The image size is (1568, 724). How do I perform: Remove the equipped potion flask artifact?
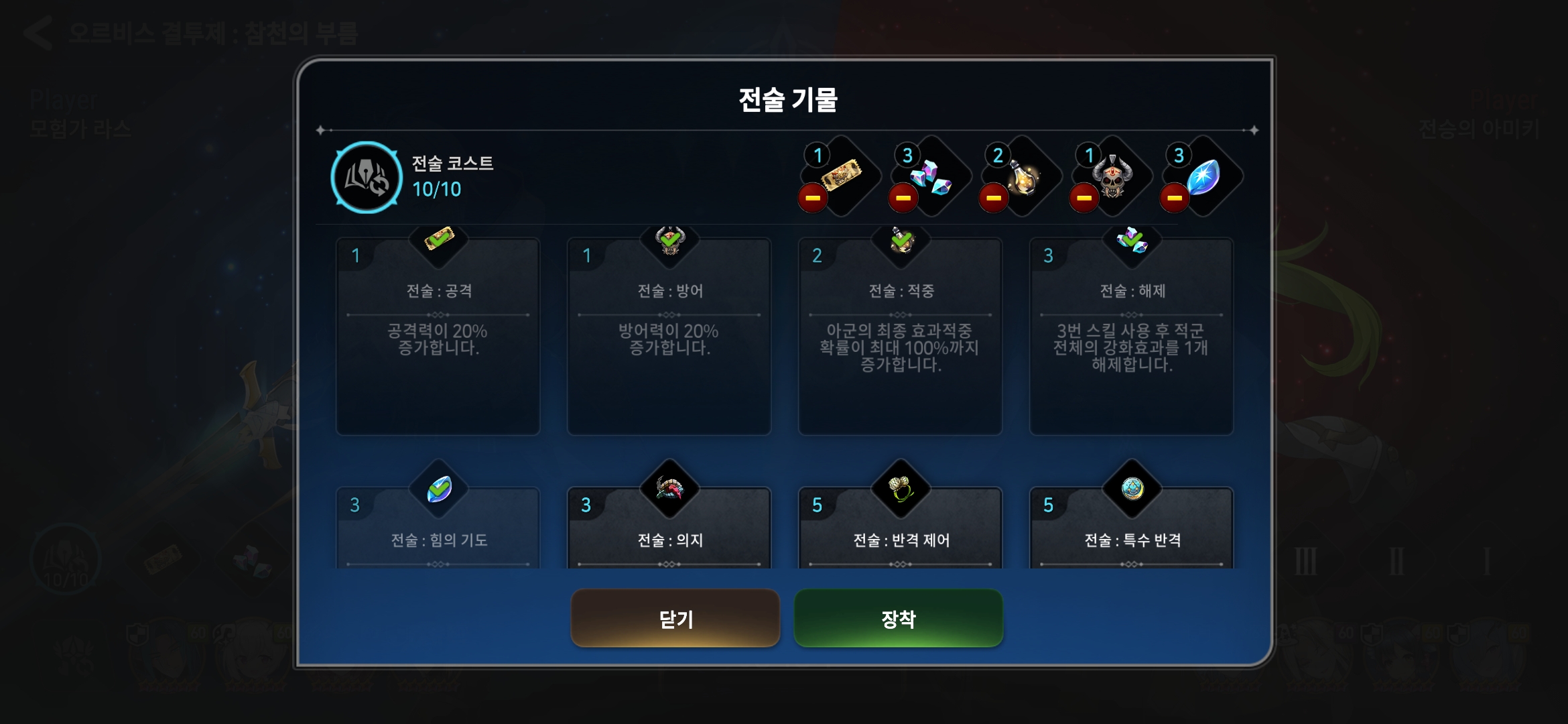pyautogui.click(x=994, y=198)
